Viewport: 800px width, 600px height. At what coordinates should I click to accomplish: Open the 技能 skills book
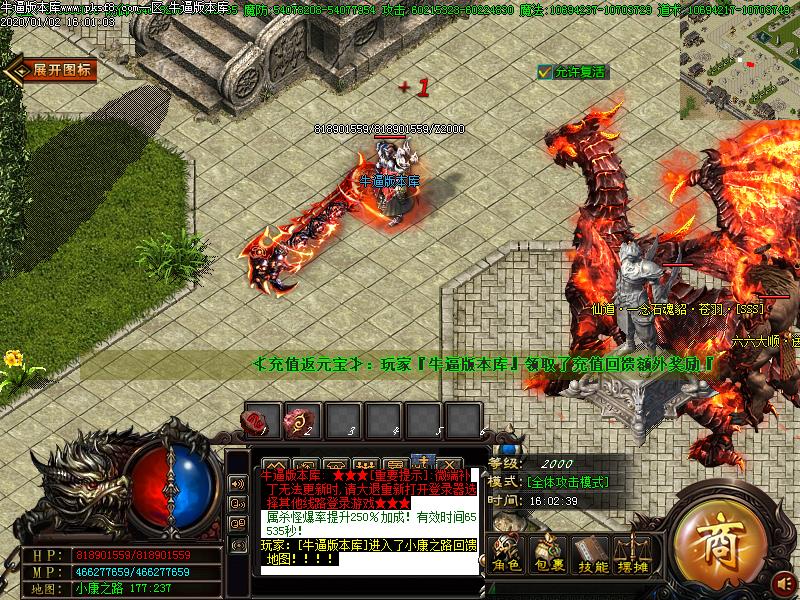coord(592,555)
